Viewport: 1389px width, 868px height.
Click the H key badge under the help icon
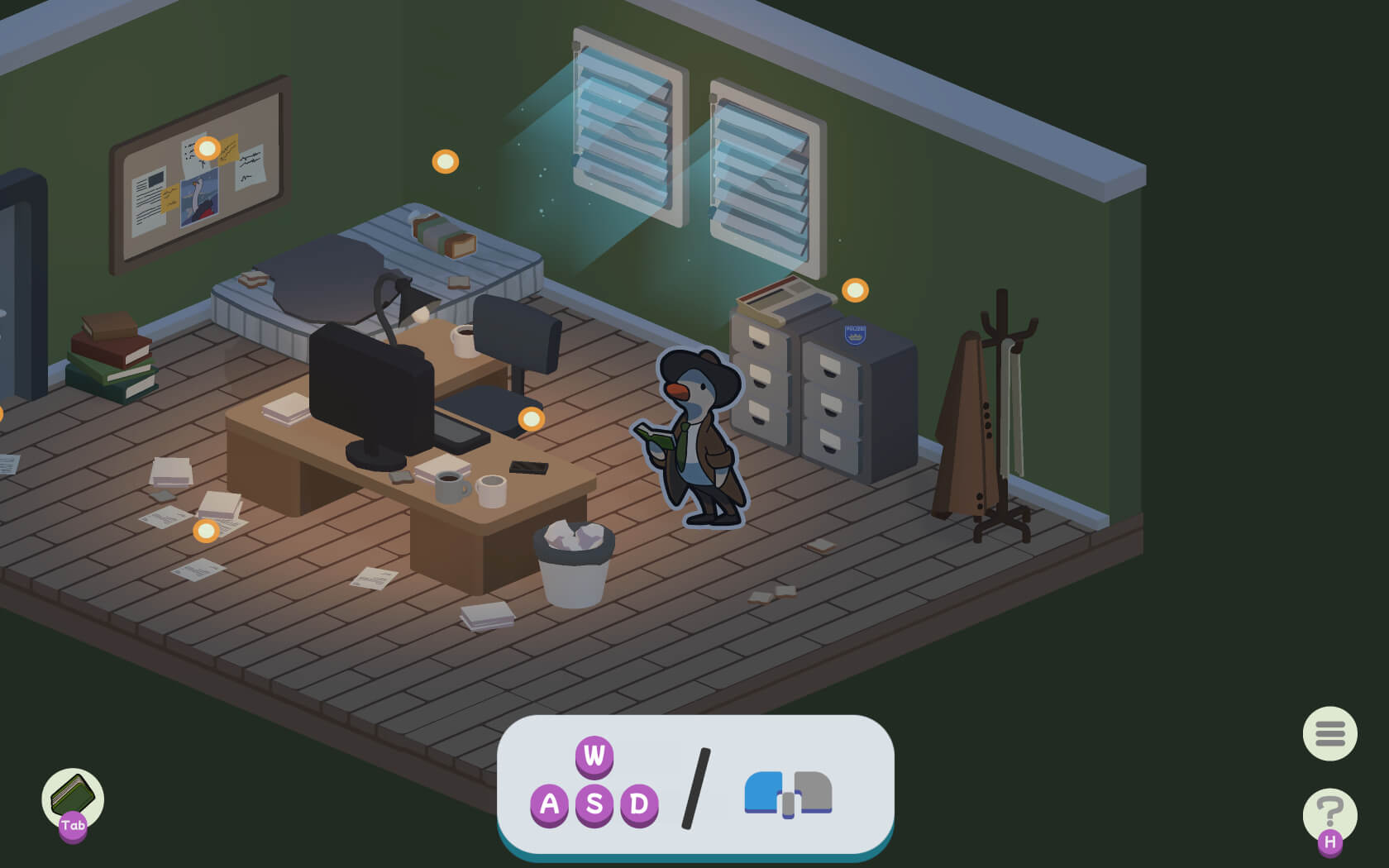click(1330, 842)
